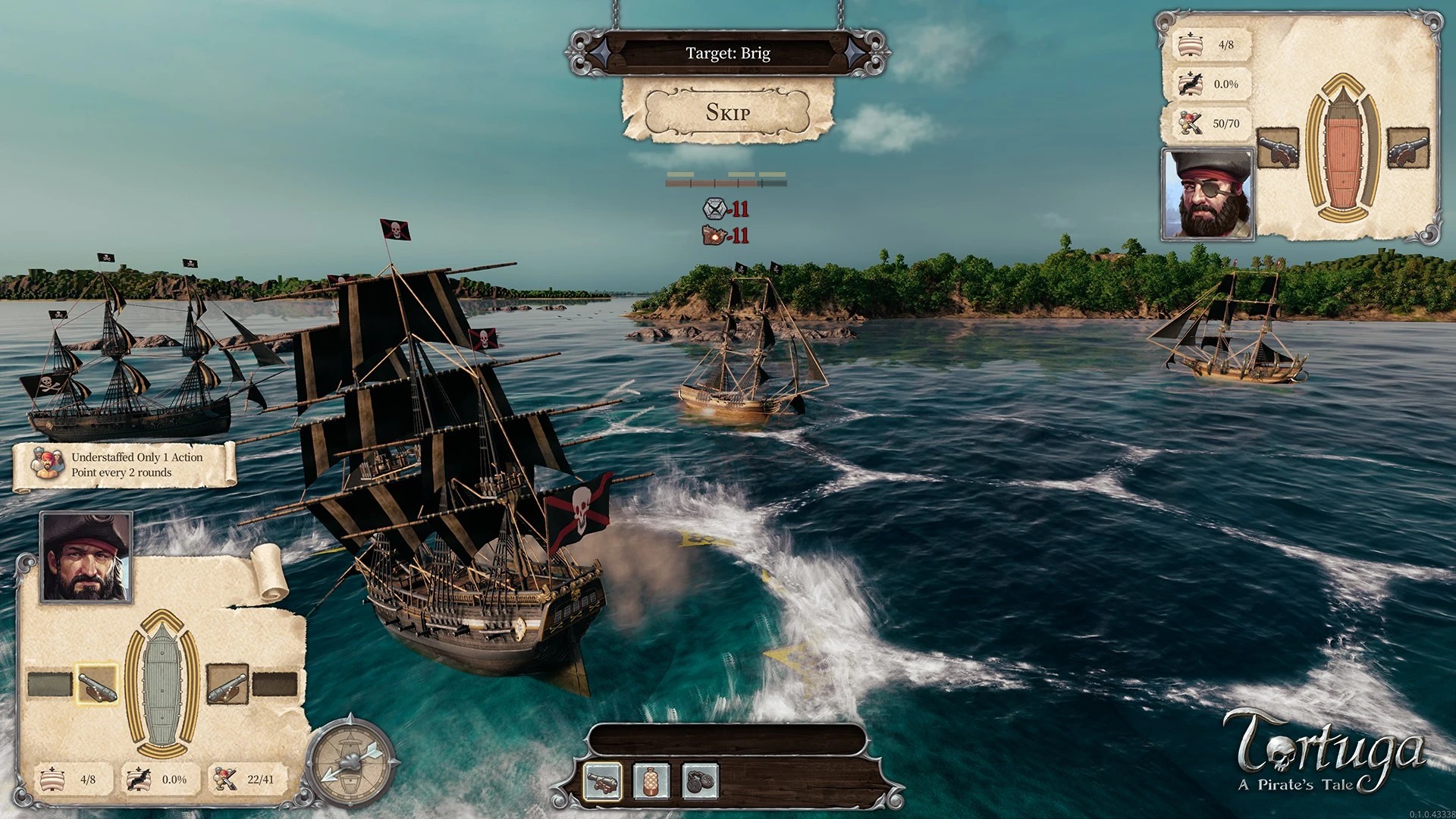Switch to chain shot ammunition

pyautogui.click(x=699, y=780)
